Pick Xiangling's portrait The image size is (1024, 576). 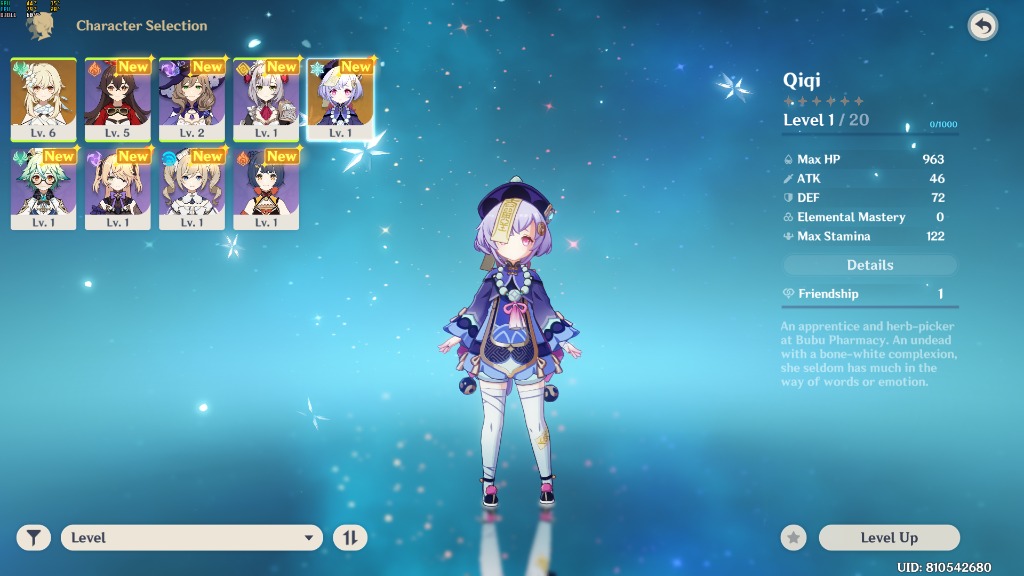(x=266, y=188)
